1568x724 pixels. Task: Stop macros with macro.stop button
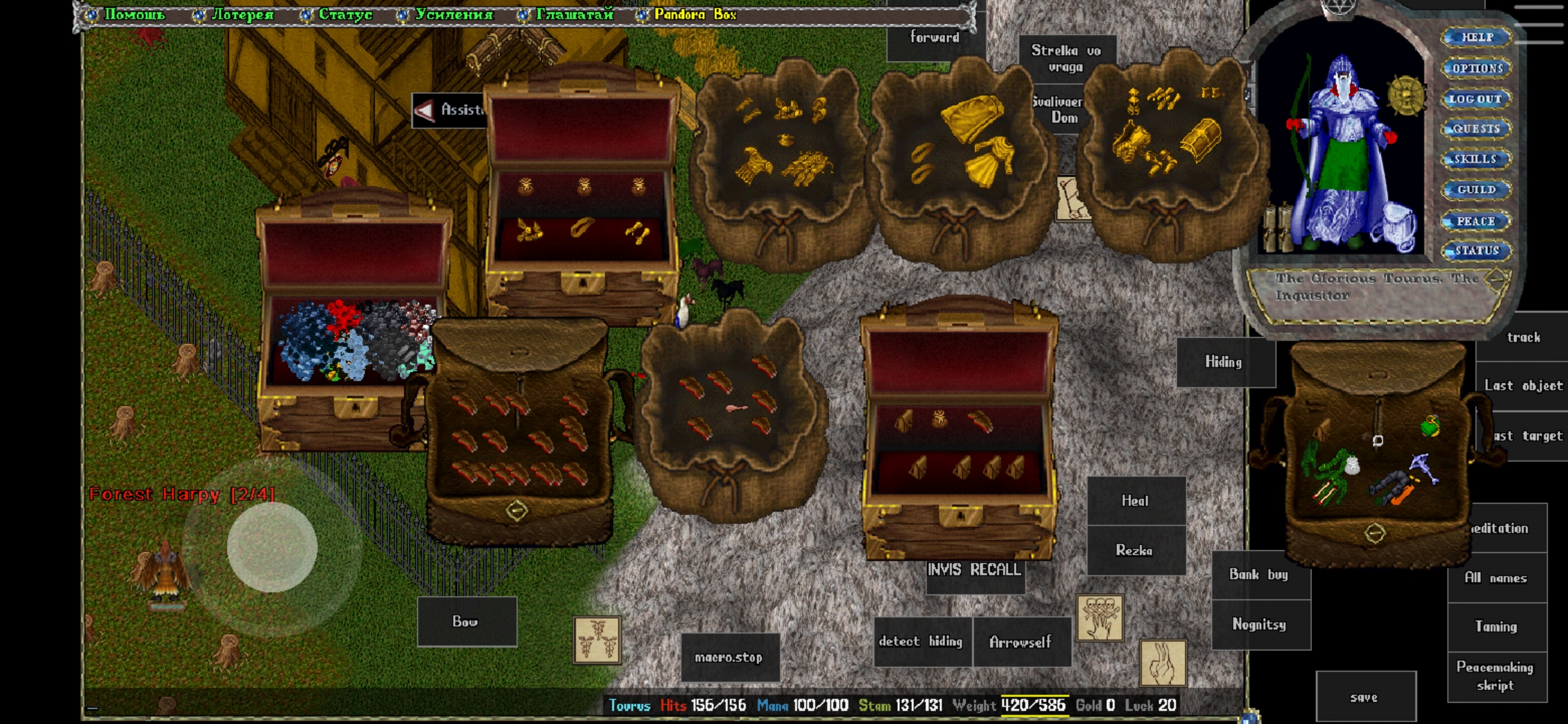click(729, 658)
